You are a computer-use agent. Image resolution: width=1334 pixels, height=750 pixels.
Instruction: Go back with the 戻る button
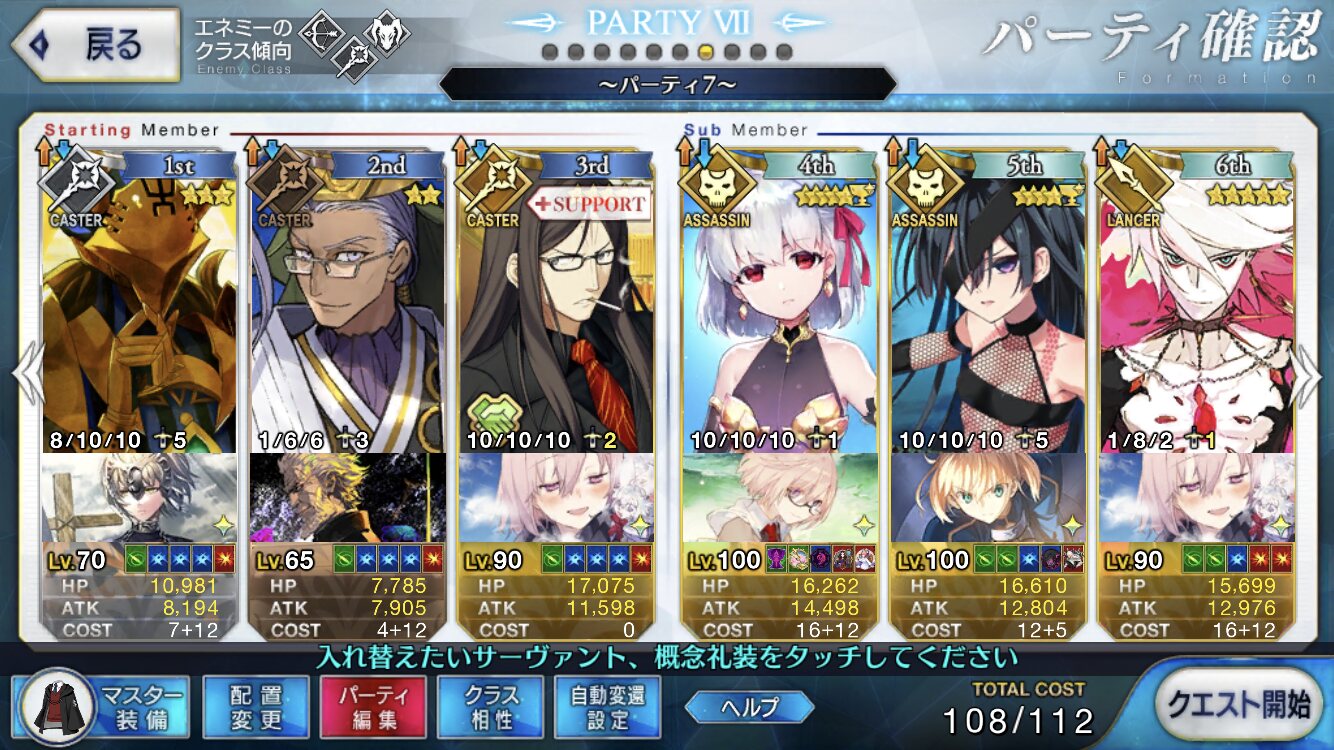click(x=95, y=45)
